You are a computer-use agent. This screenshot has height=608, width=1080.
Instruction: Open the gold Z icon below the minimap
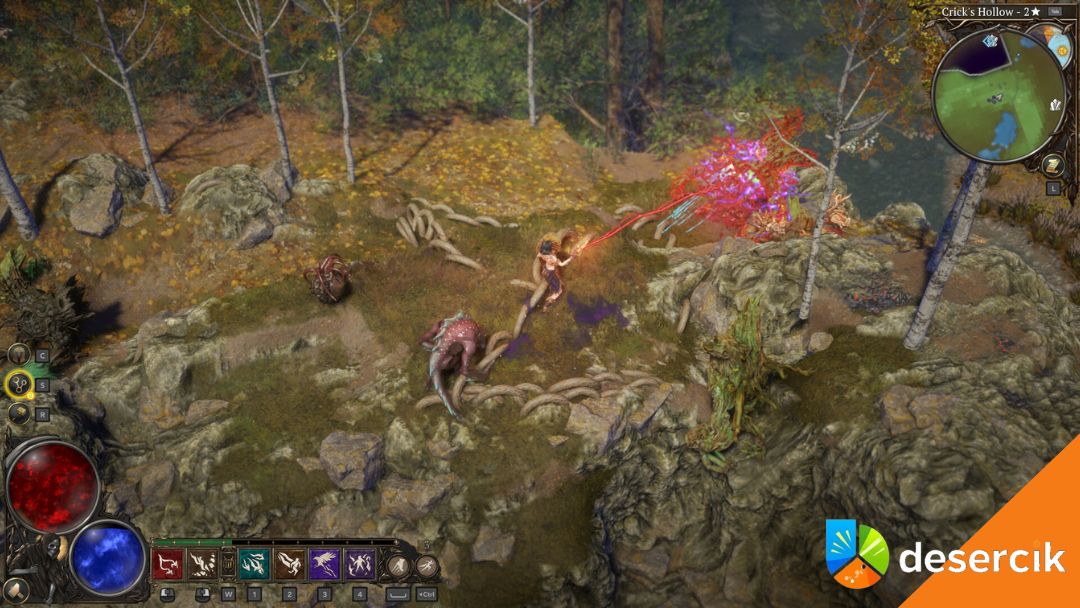[x=1052, y=165]
